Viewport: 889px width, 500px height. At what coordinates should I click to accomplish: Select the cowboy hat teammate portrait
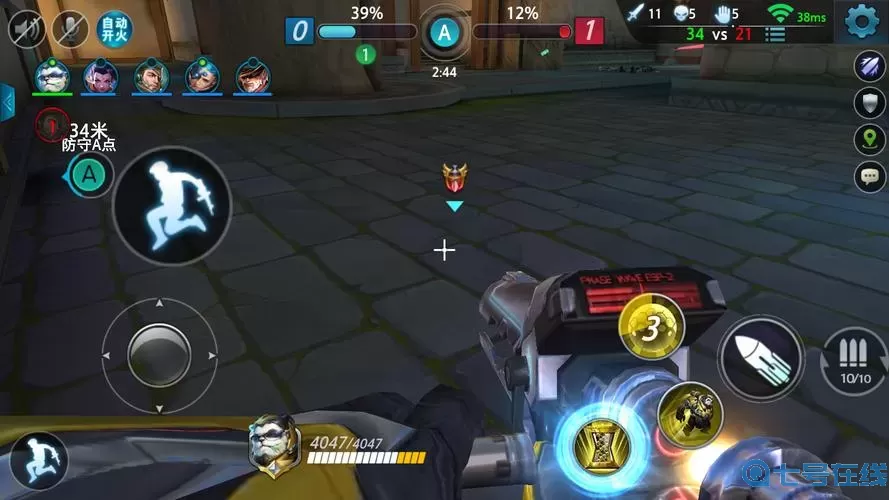[x=252, y=76]
